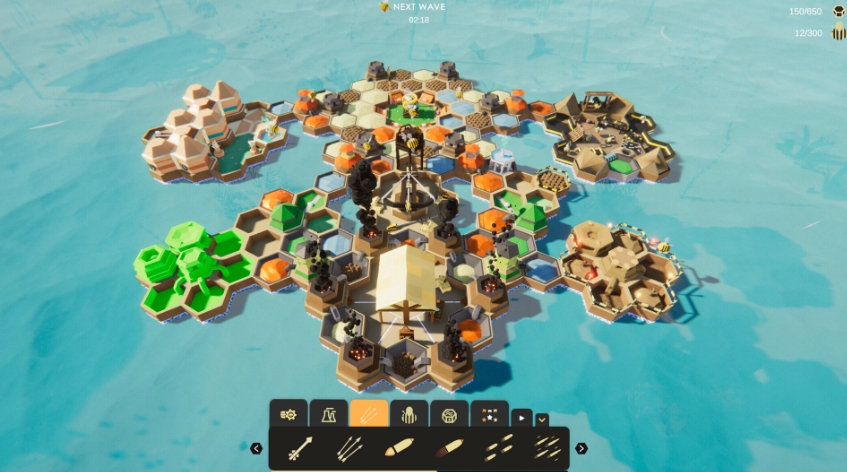
Task: Select the triple arrows item
Action: click(x=349, y=448)
